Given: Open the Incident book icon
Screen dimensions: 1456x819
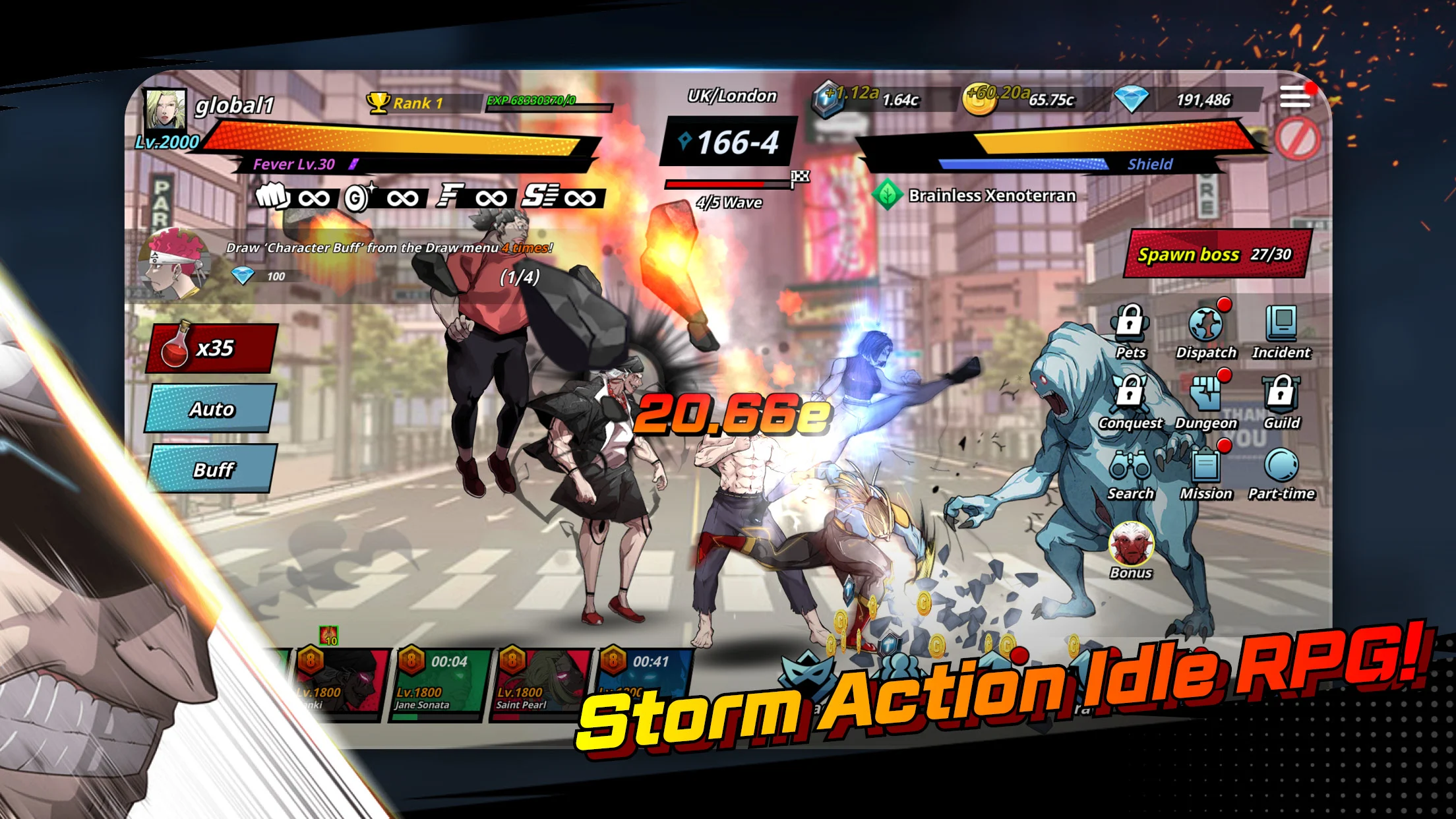Looking at the screenshot, I should click(1281, 324).
